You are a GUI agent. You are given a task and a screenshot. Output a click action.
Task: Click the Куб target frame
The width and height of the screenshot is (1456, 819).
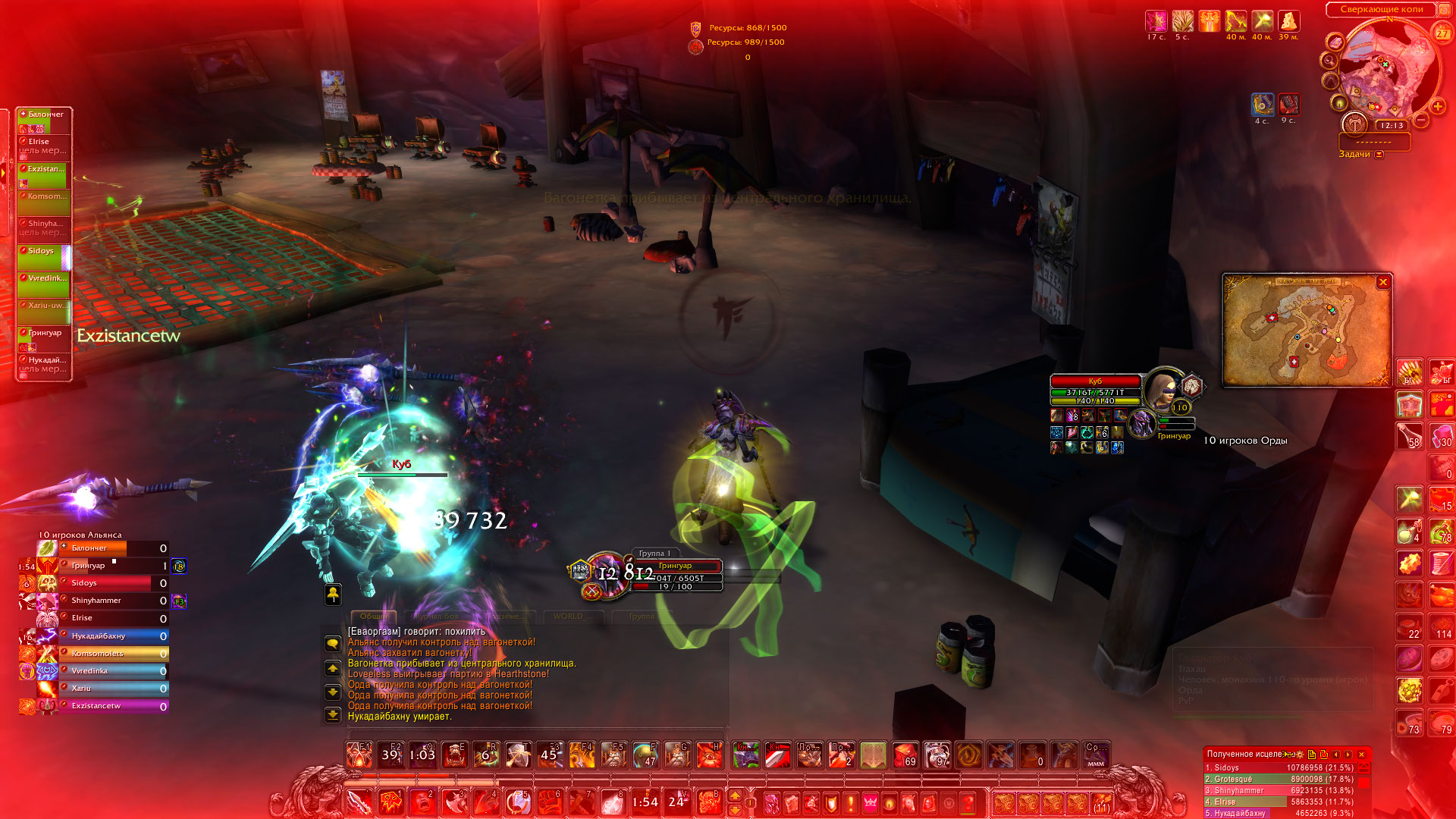point(1095,381)
